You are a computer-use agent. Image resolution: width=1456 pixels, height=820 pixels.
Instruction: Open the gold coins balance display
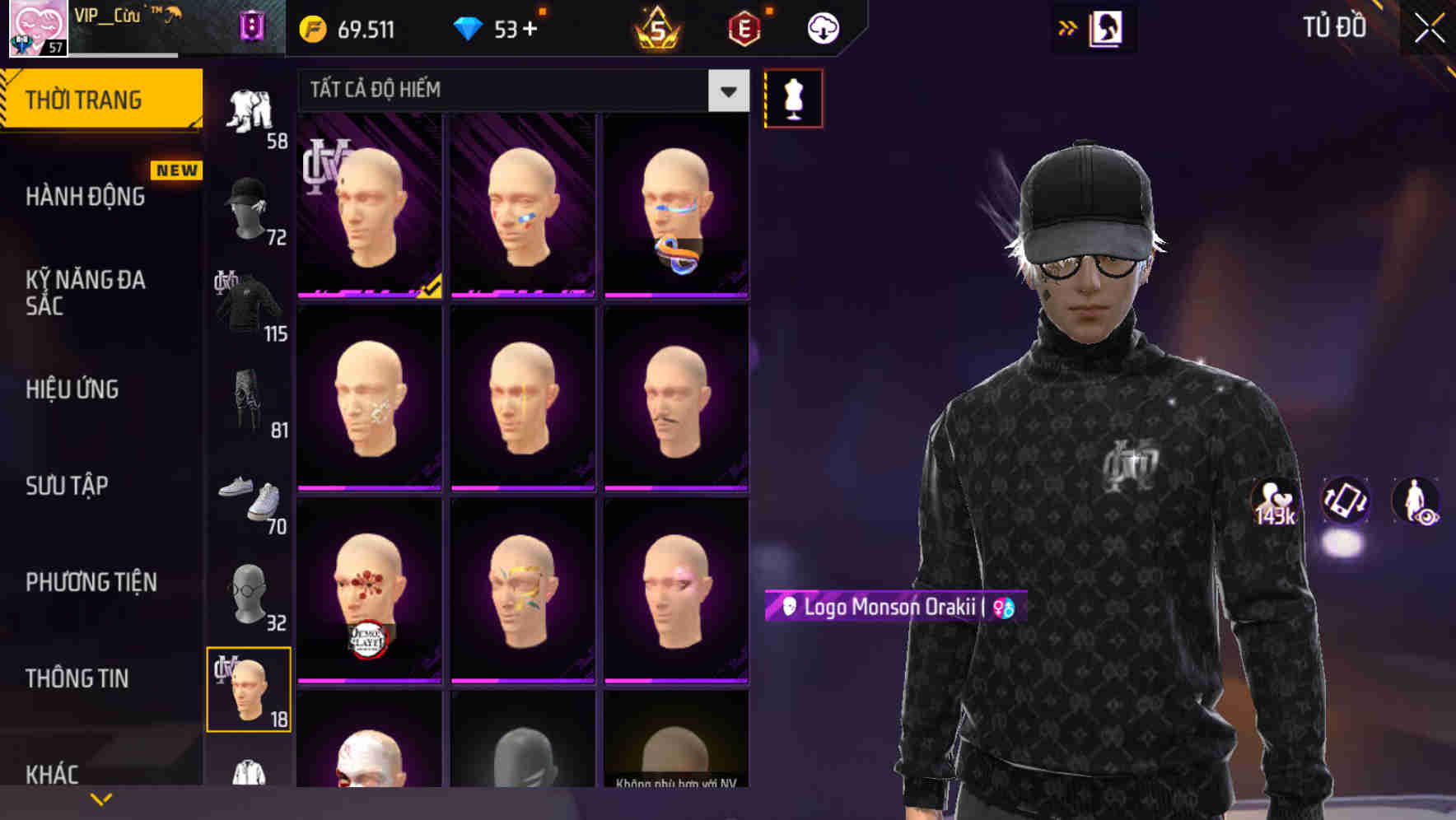point(346,27)
